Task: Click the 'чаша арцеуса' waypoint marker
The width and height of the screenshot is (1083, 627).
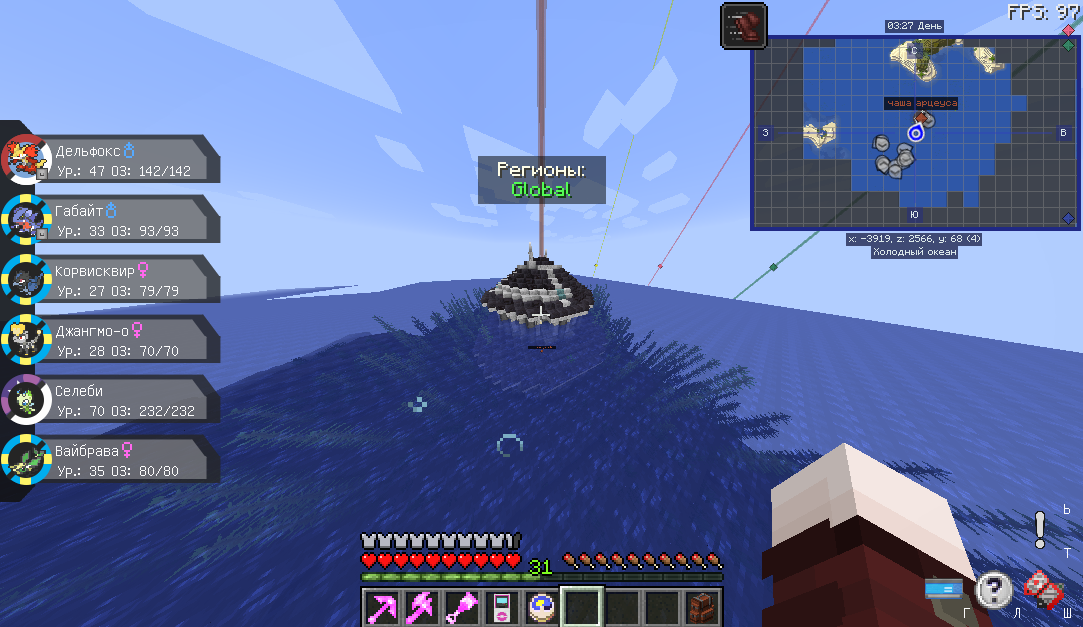Action: [x=922, y=118]
